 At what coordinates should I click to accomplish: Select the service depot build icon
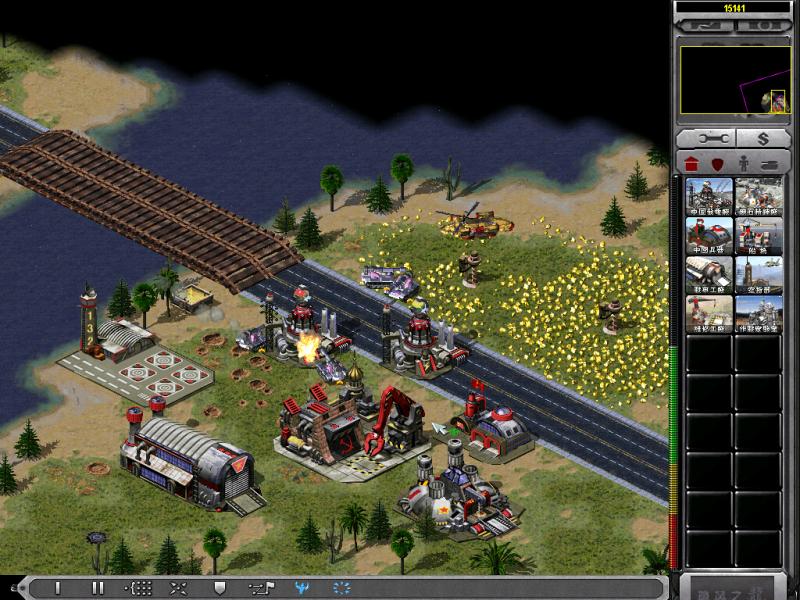coord(709,314)
